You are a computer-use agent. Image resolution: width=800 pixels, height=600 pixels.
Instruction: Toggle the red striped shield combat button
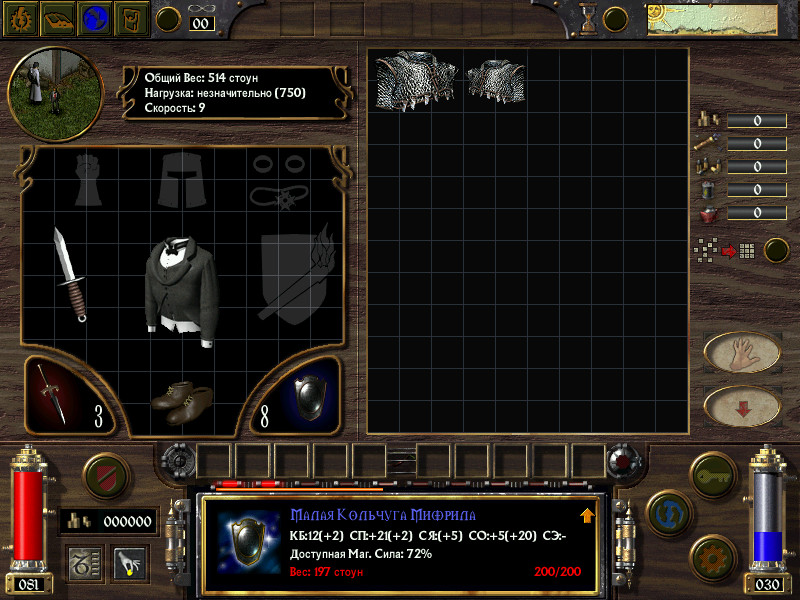pyautogui.click(x=101, y=473)
